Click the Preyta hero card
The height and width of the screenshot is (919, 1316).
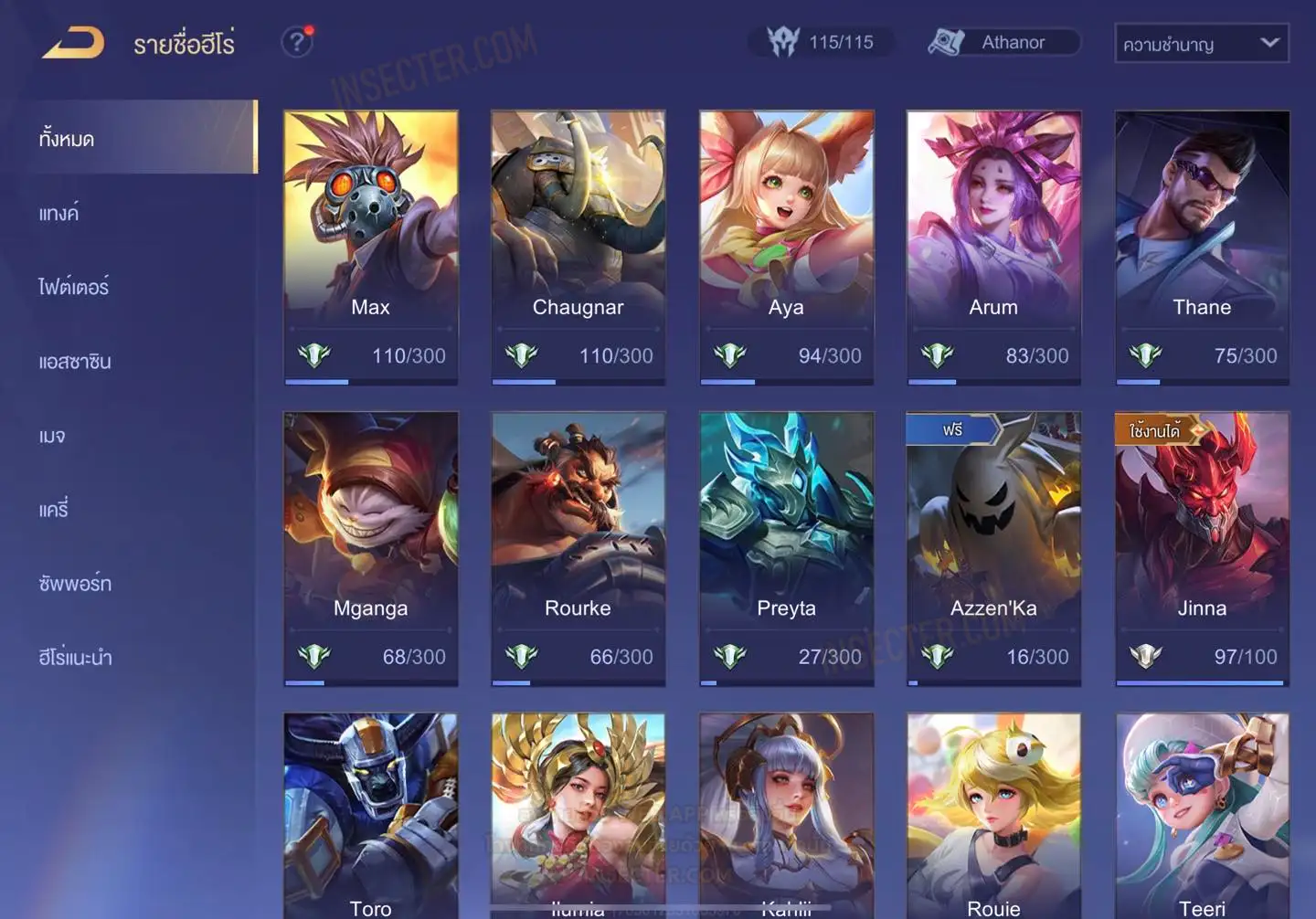click(x=786, y=548)
